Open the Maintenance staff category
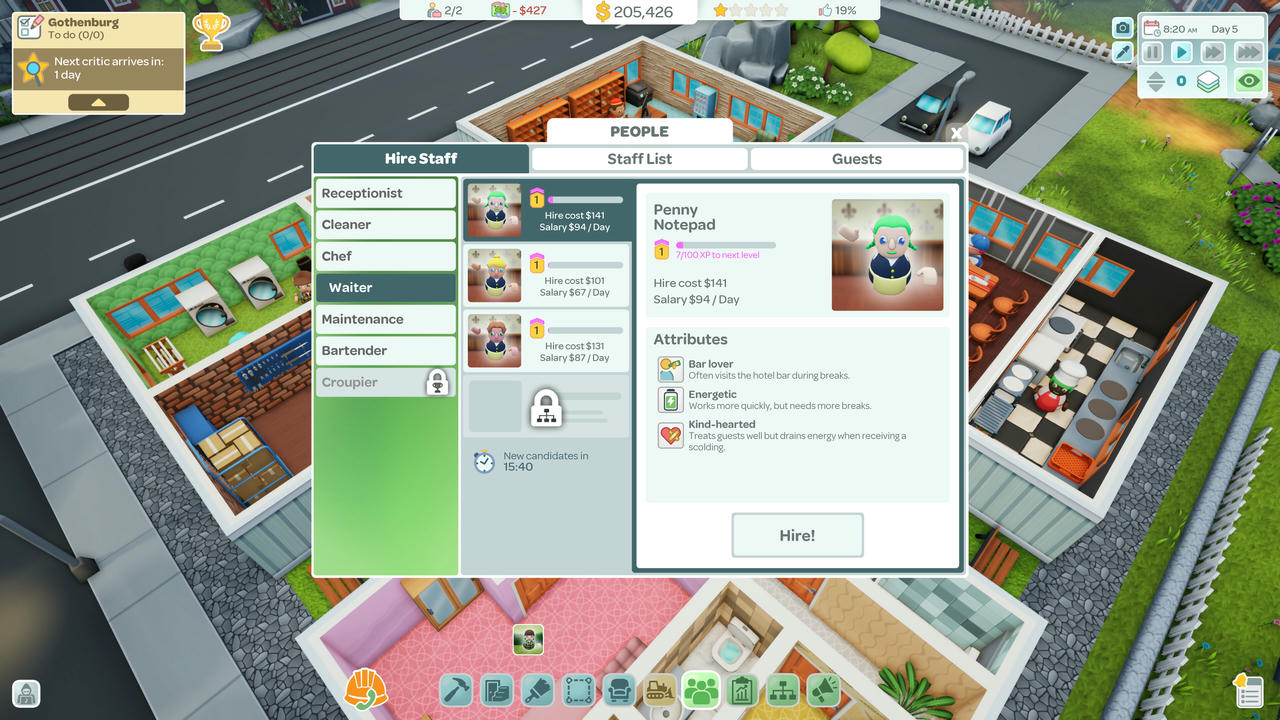The width and height of the screenshot is (1280, 720). tap(386, 319)
